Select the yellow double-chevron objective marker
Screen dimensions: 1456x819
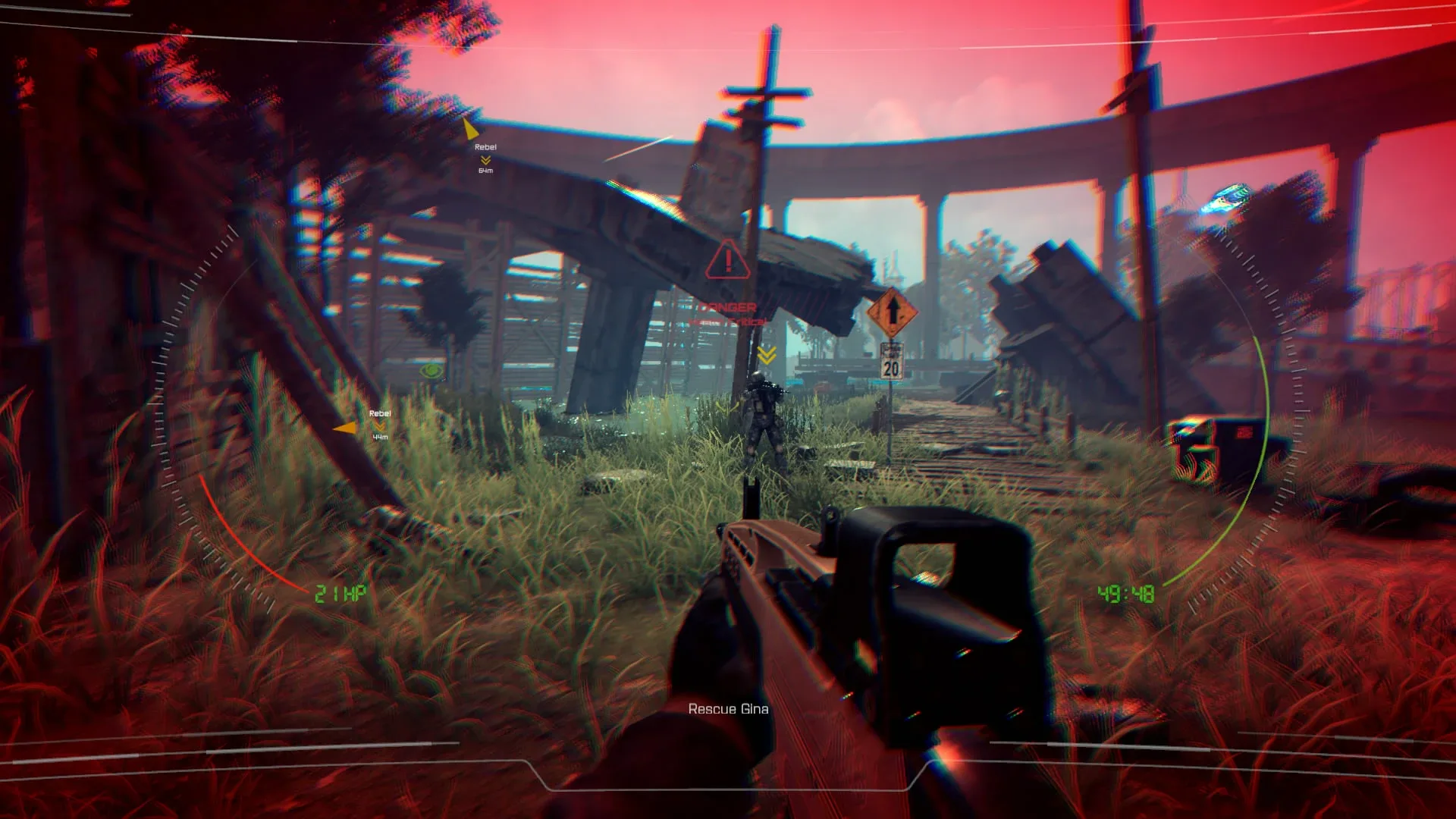(766, 353)
